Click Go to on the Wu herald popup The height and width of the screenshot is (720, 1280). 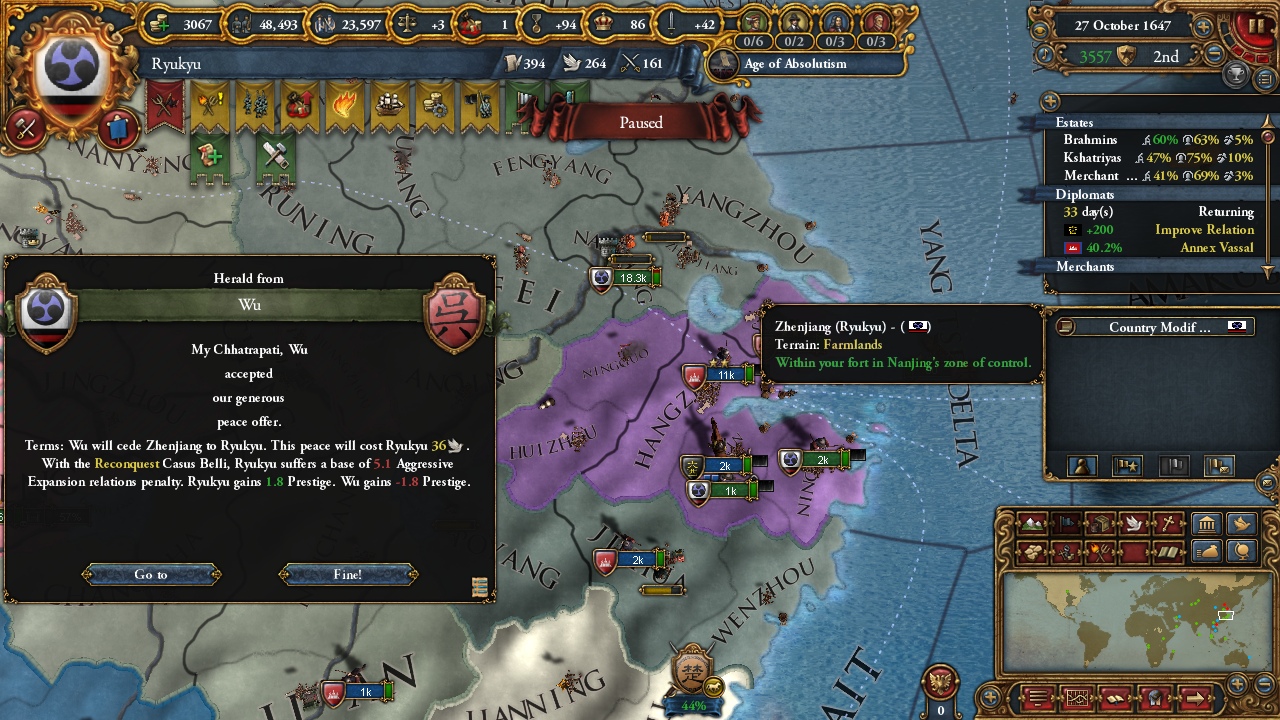point(150,574)
